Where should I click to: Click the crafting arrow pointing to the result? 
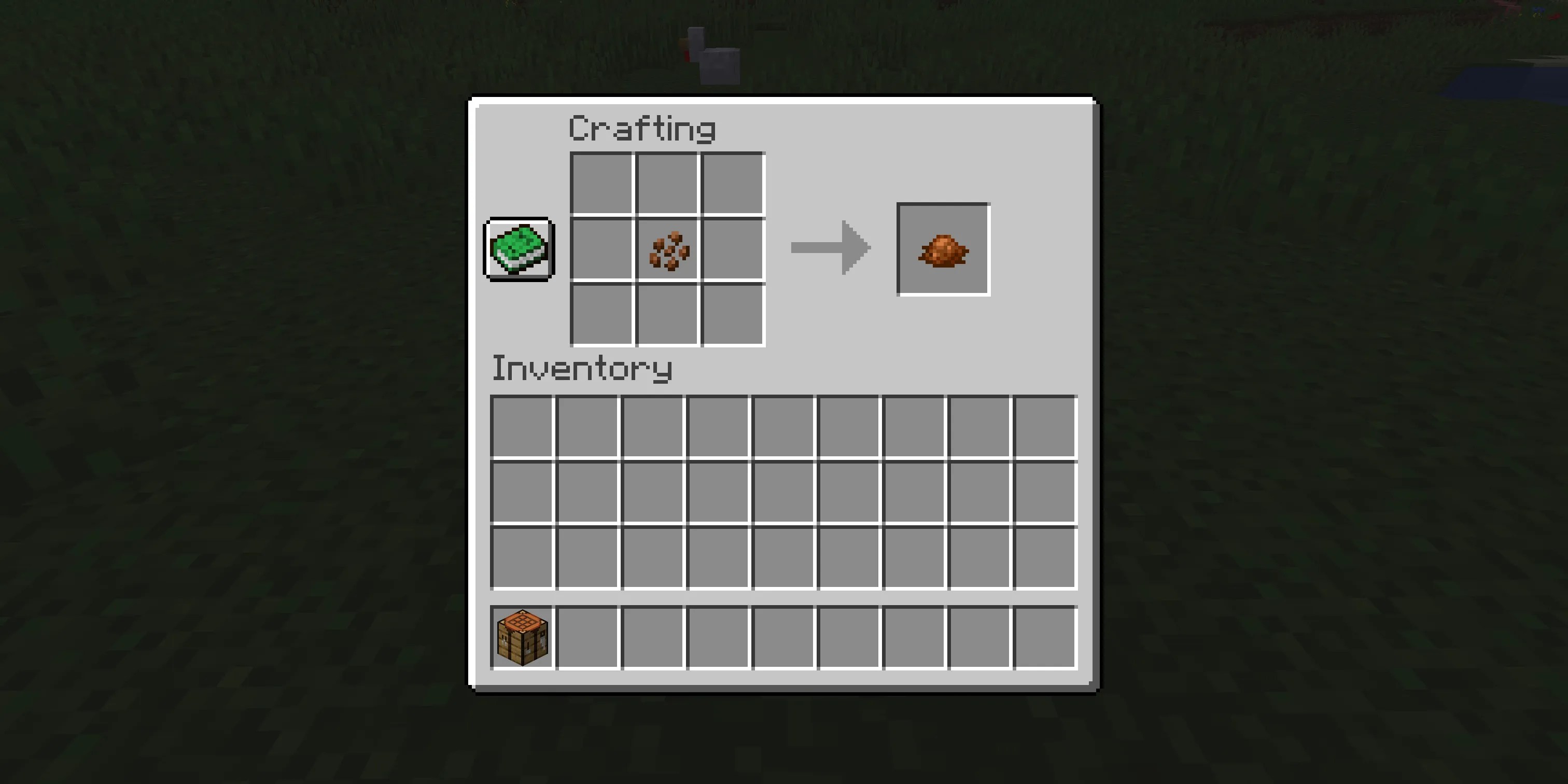coord(830,246)
